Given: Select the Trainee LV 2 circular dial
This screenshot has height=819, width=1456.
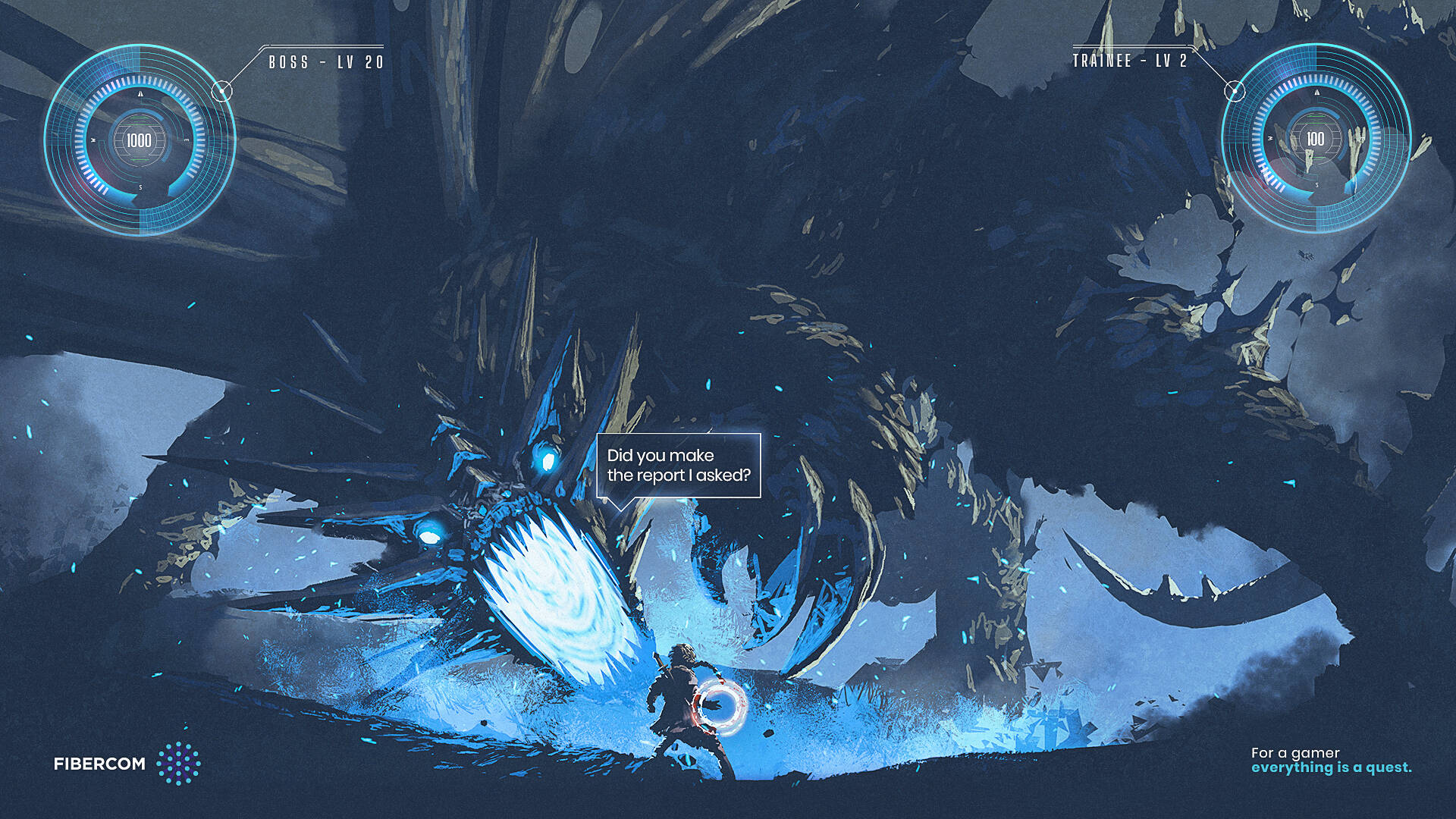Looking at the screenshot, I should coord(1316,139).
